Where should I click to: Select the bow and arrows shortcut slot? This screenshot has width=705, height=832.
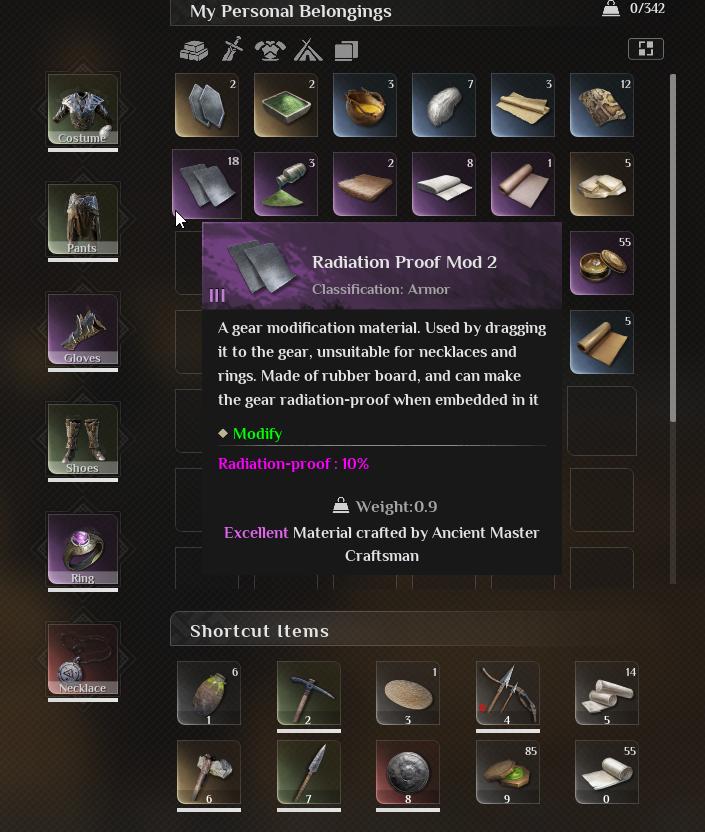pos(508,692)
